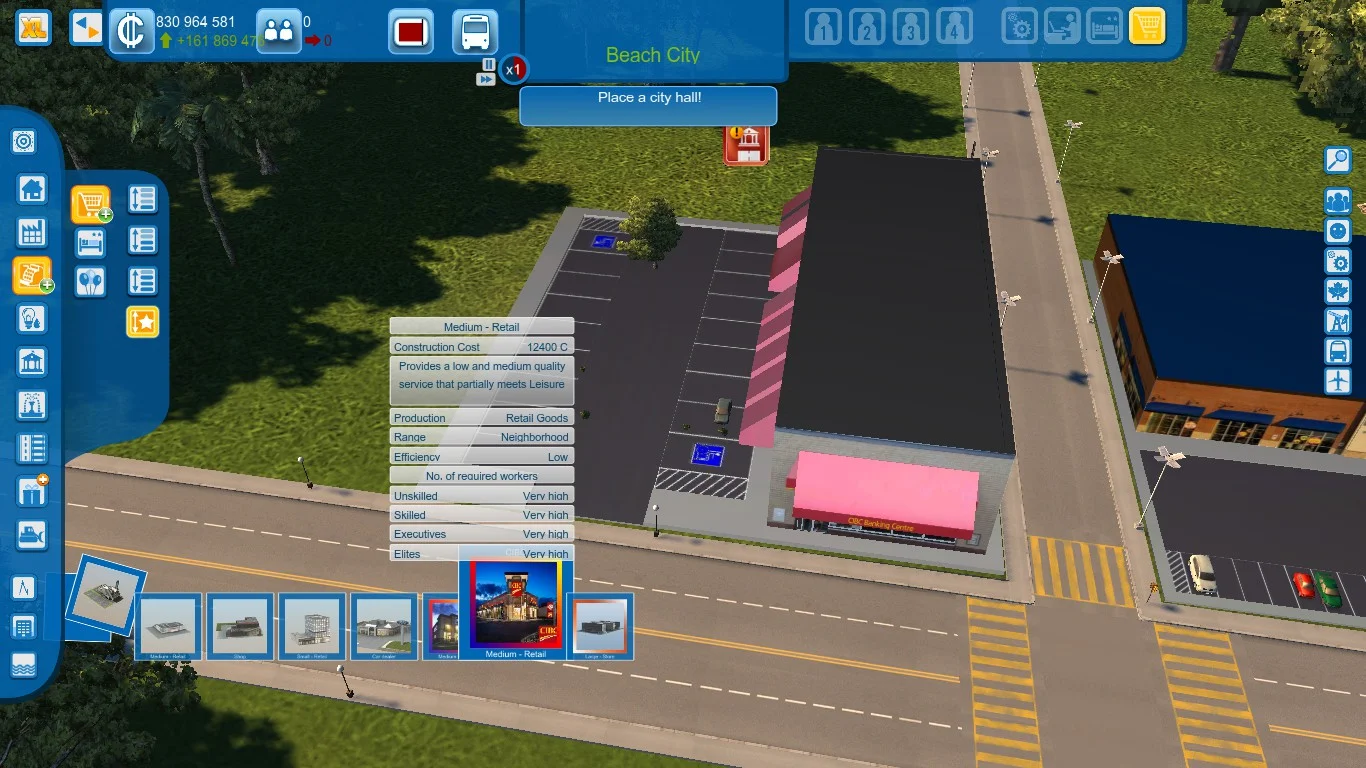The height and width of the screenshot is (768, 1366).
Task: Toggle the shopping cart retail filter
Action: point(1147,27)
